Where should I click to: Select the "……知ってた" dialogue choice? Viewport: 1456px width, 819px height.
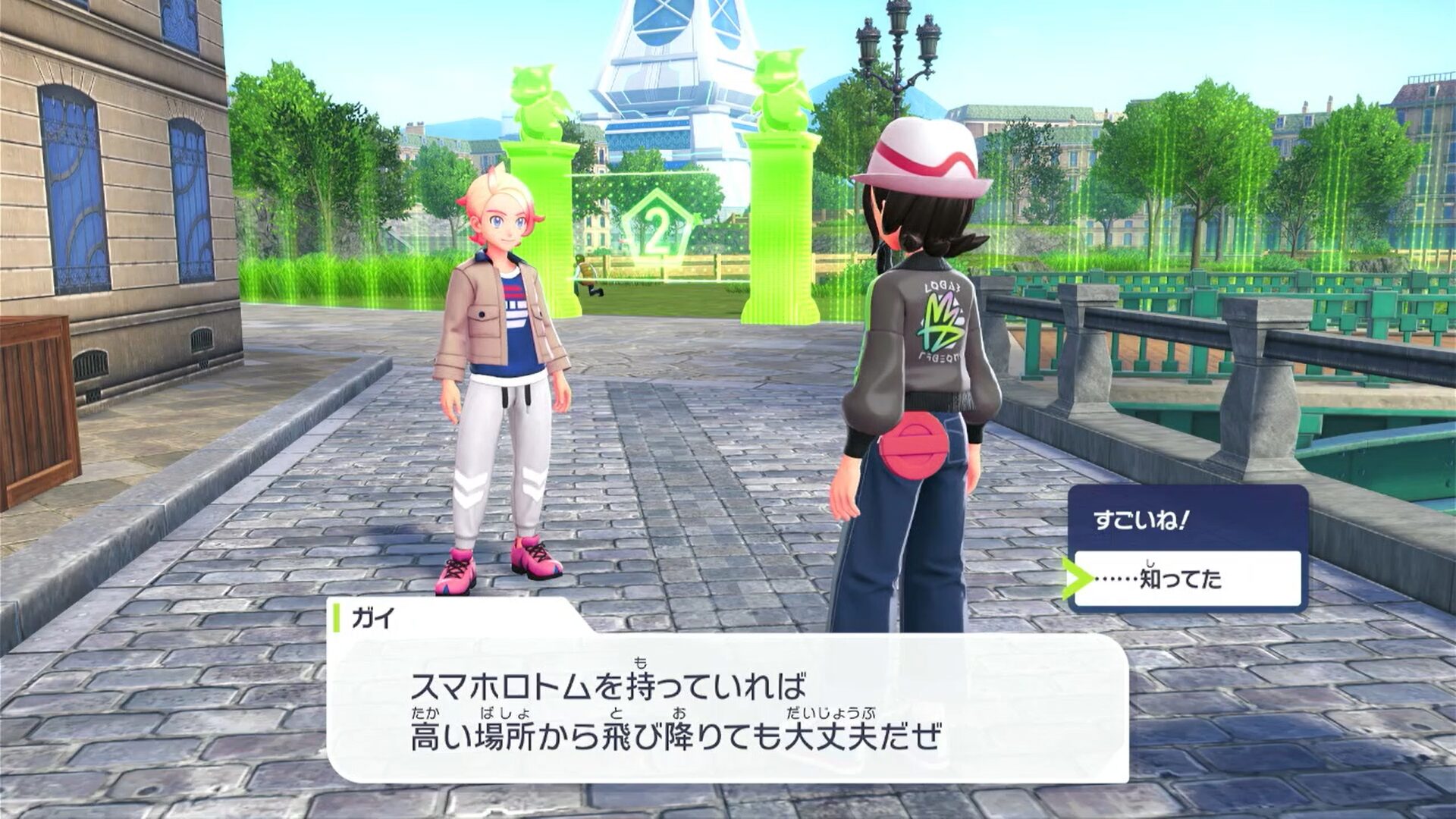pos(1187,579)
